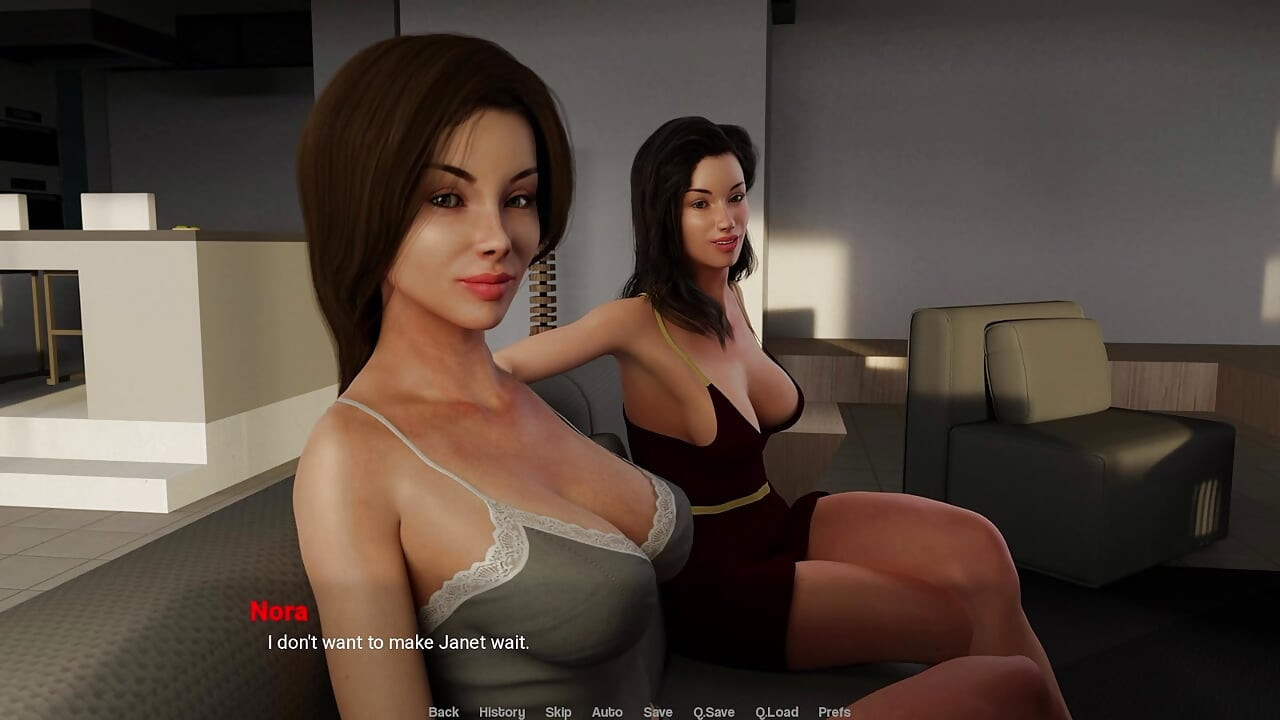This screenshot has width=1280, height=720.
Task: Open preferences via the Prefs link
Action: point(832,711)
